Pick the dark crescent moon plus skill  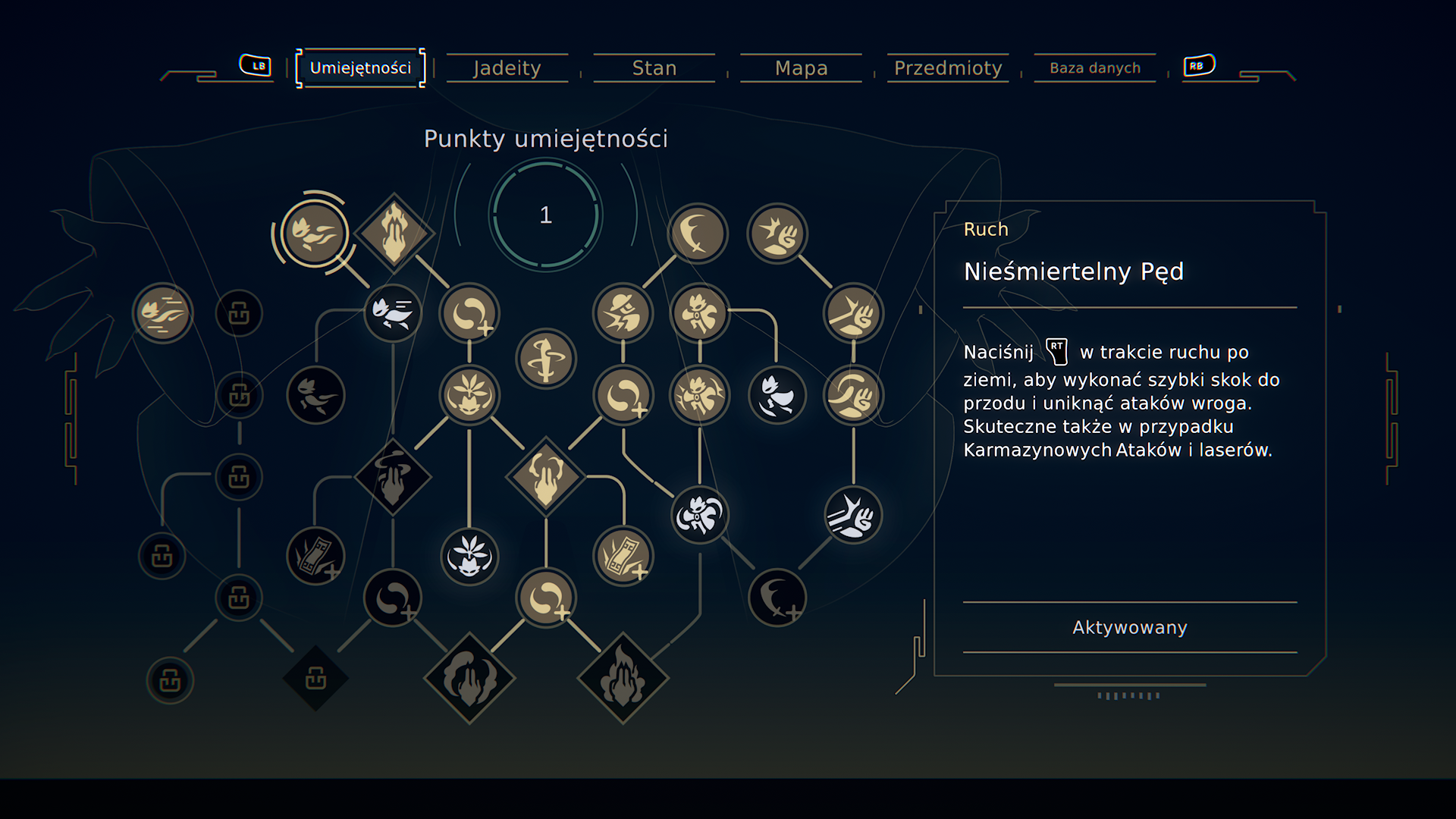(x=777, y=598)
